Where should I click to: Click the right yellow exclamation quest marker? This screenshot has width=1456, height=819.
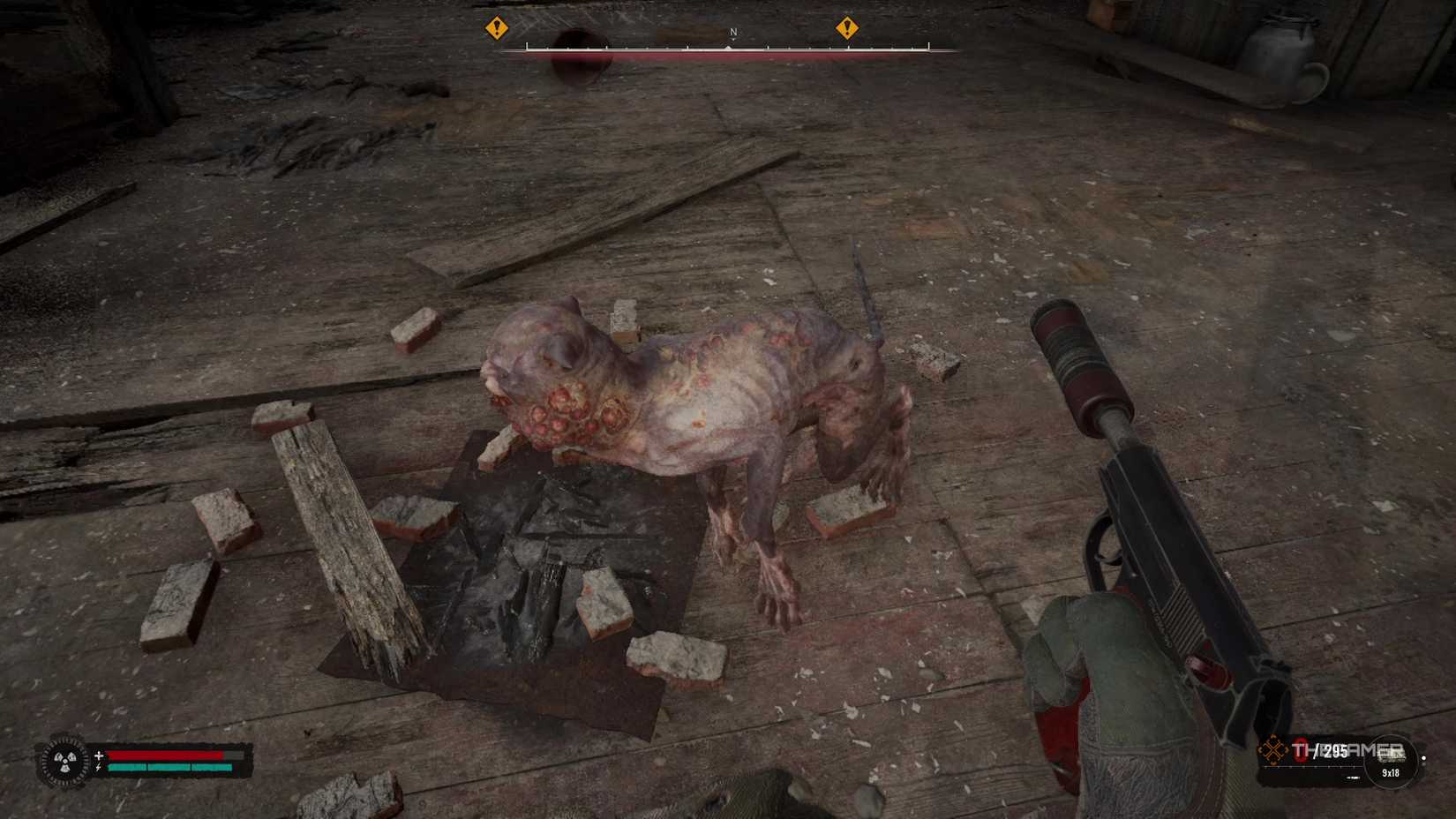pos(850,29)
